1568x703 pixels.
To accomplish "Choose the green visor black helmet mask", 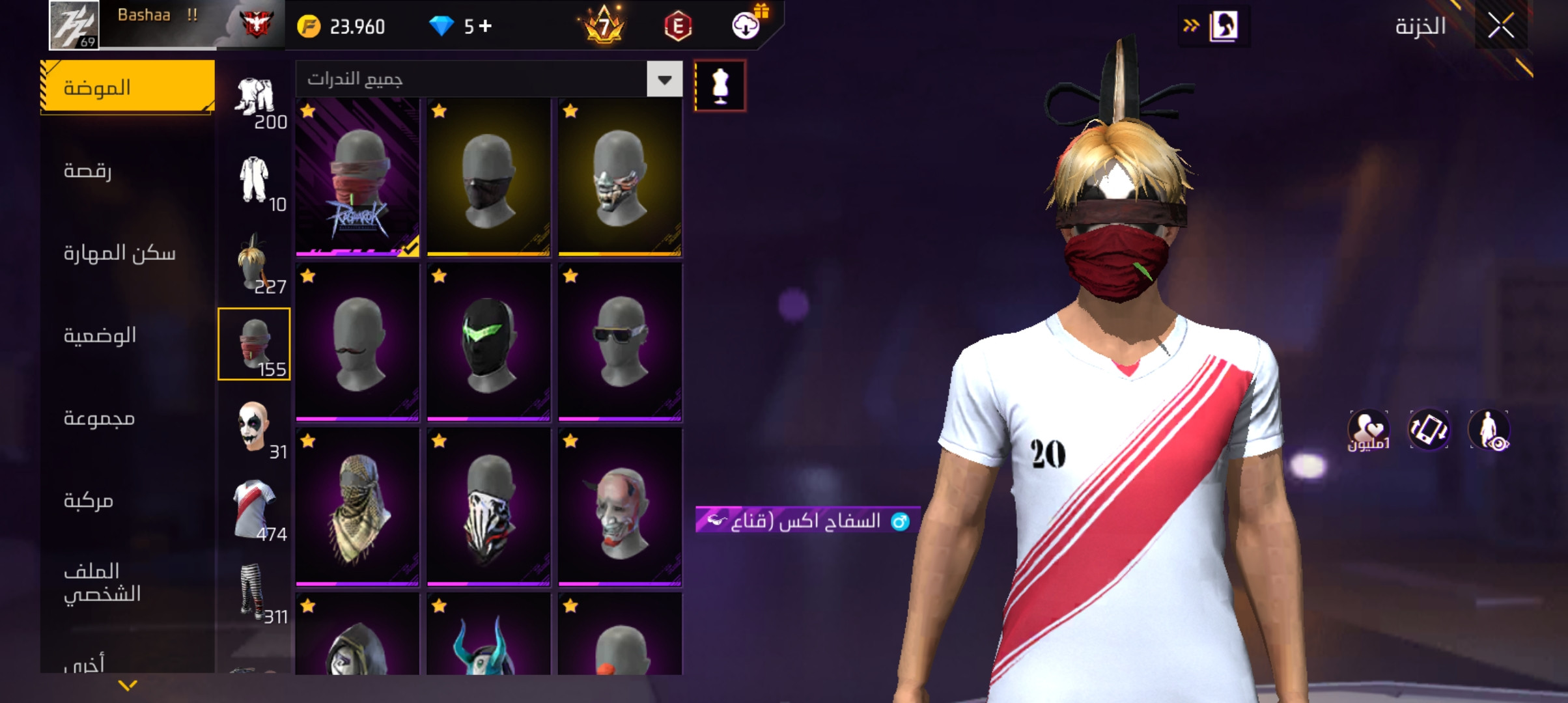I will tap(488, 342).
